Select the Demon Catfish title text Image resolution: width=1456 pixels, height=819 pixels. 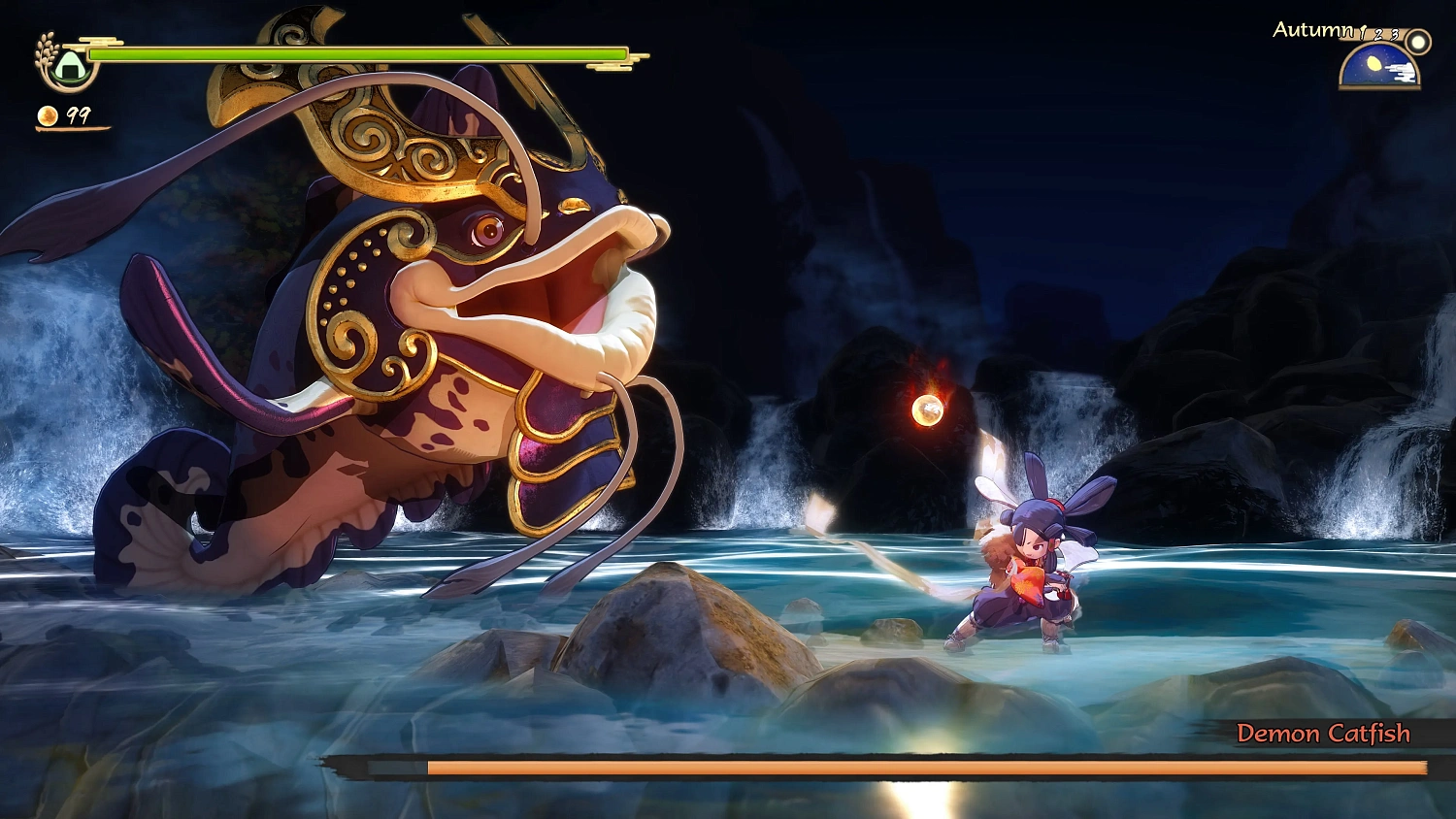pos(1324,735)
